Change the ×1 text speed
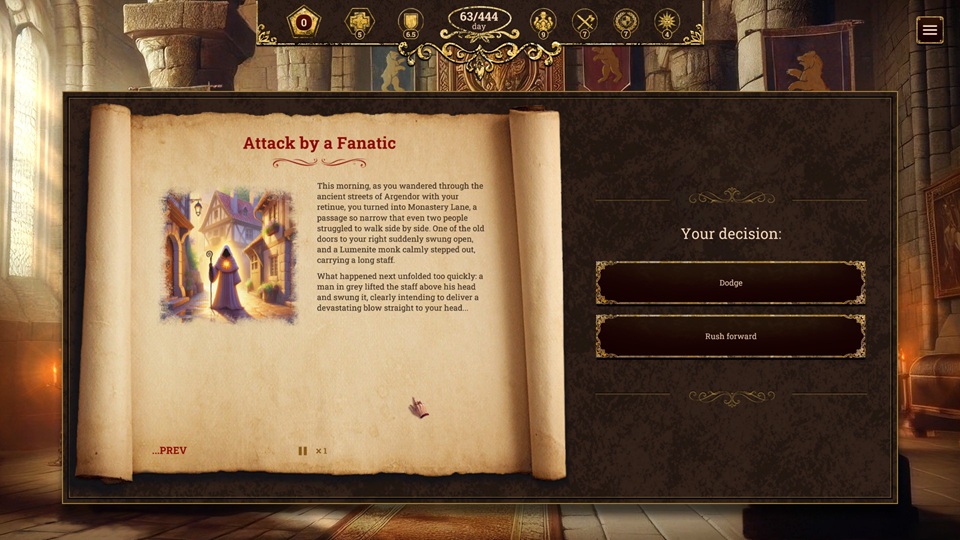 [322, 451]
